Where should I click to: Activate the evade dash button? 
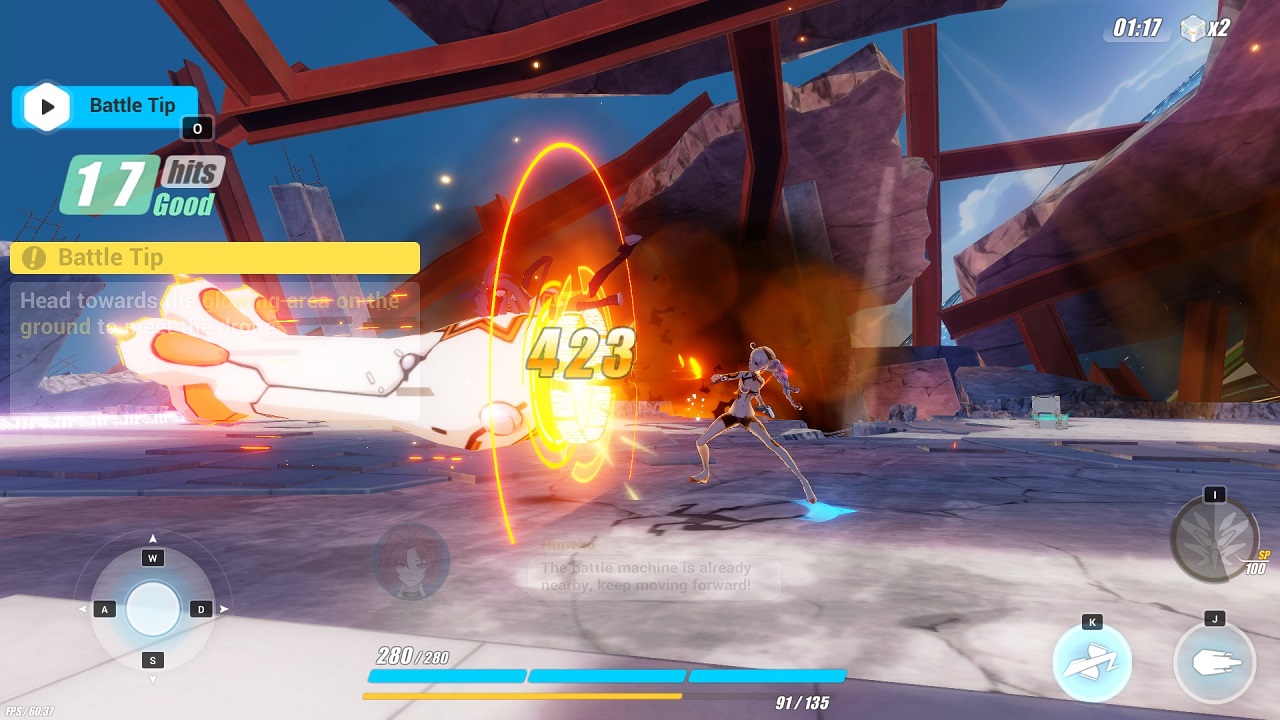pos(1091,663)
